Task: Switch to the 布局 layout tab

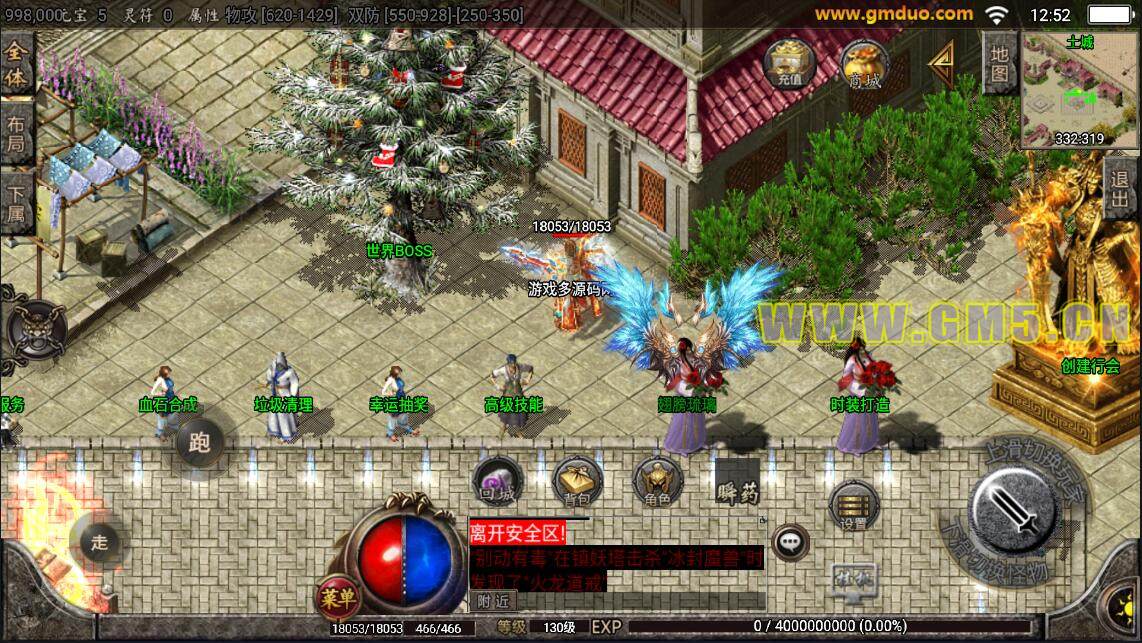Action: coord(17,138)
